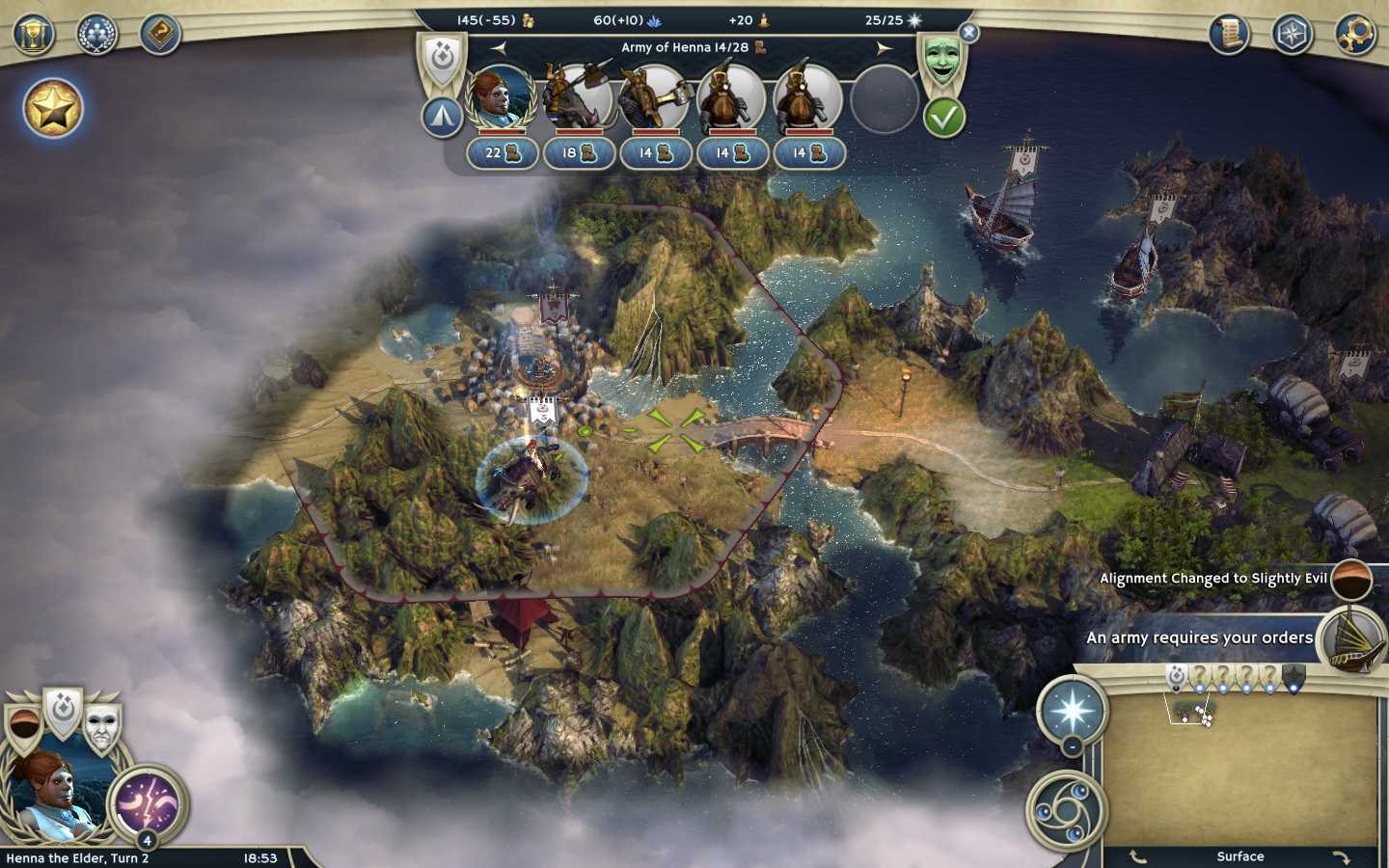Open the scroll log icon

click(1229, 35)
